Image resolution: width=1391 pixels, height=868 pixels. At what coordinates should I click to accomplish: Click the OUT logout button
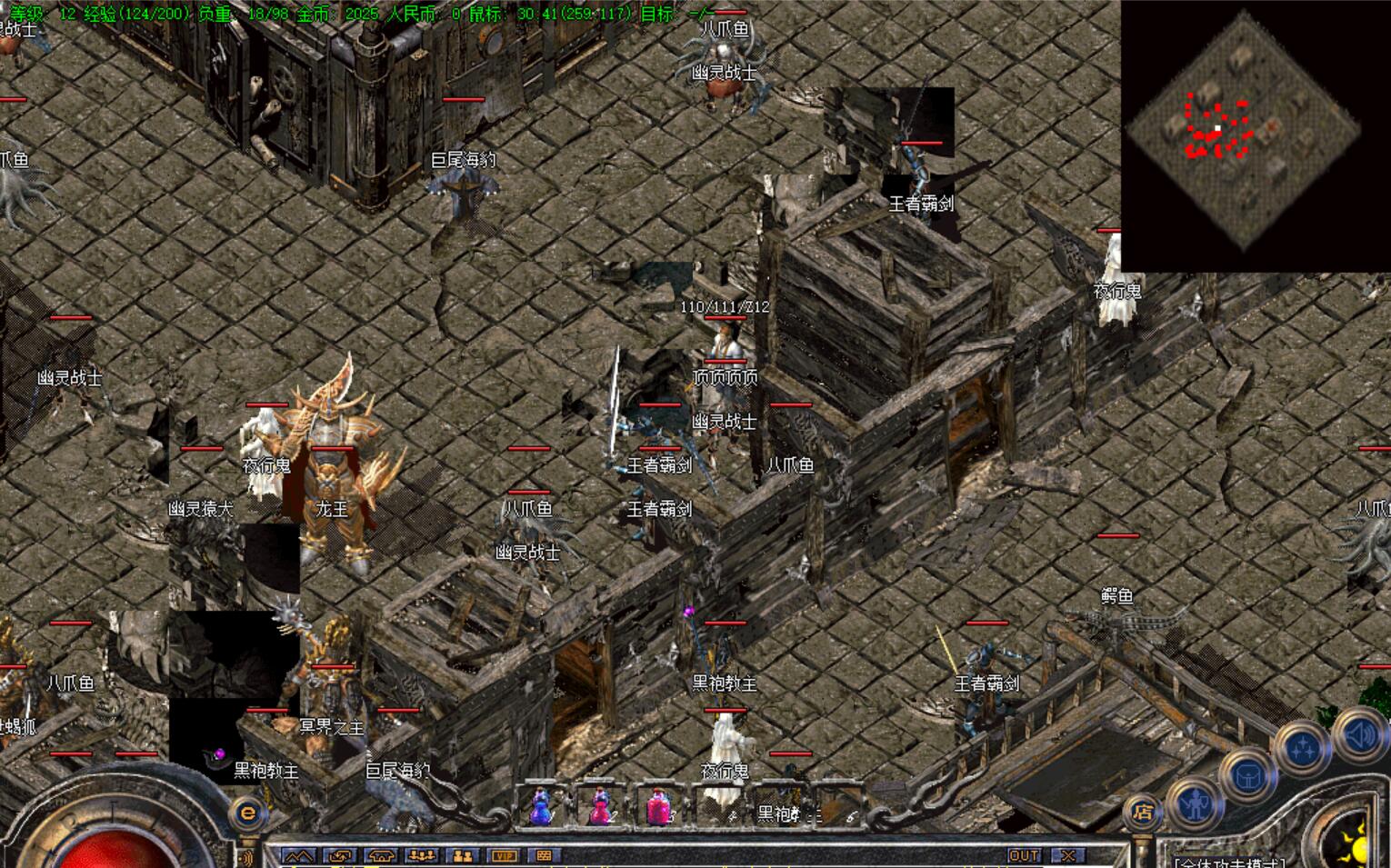coord(1024,855)
